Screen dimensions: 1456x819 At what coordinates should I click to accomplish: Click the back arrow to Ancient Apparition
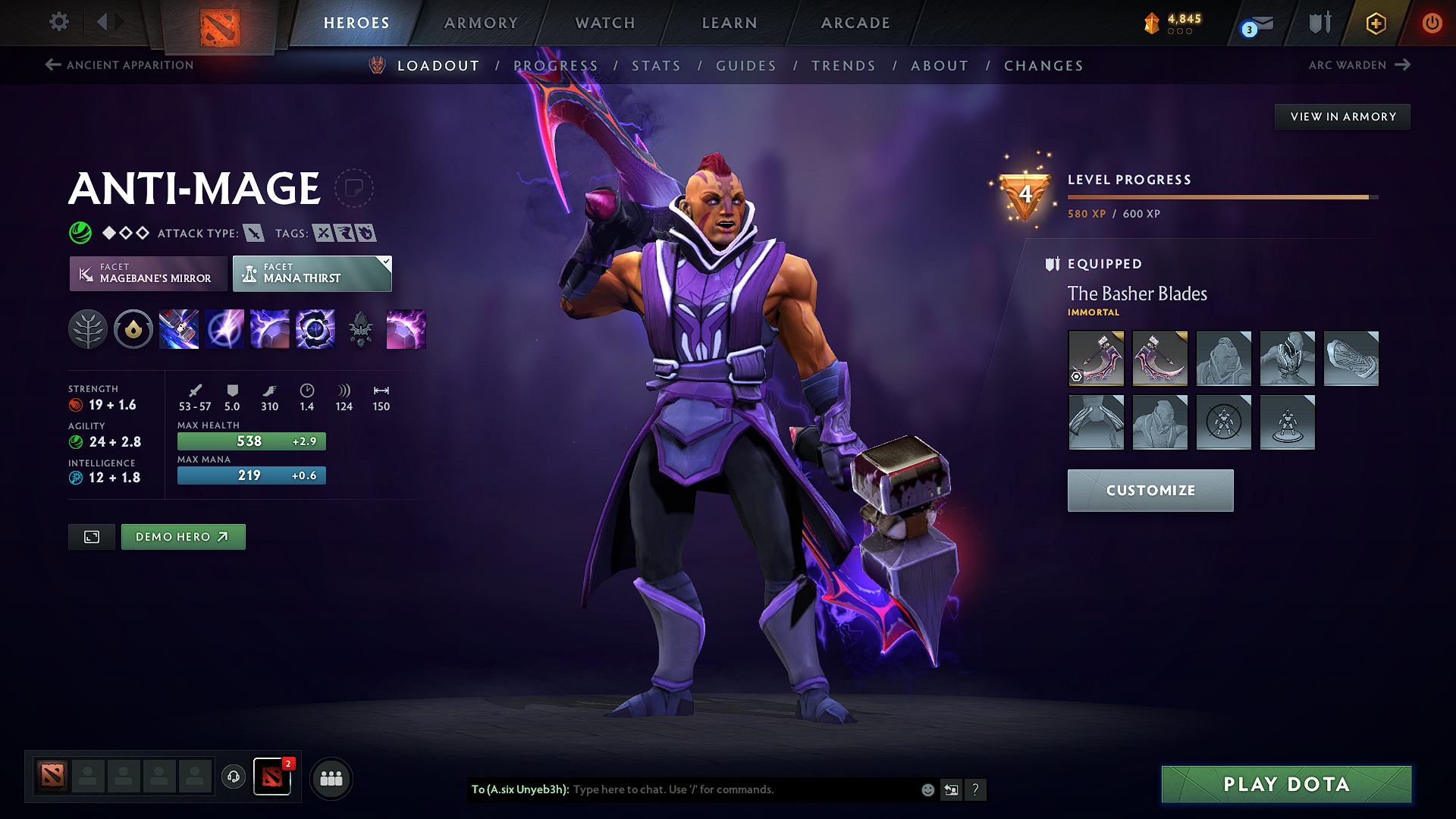[52, 65]
